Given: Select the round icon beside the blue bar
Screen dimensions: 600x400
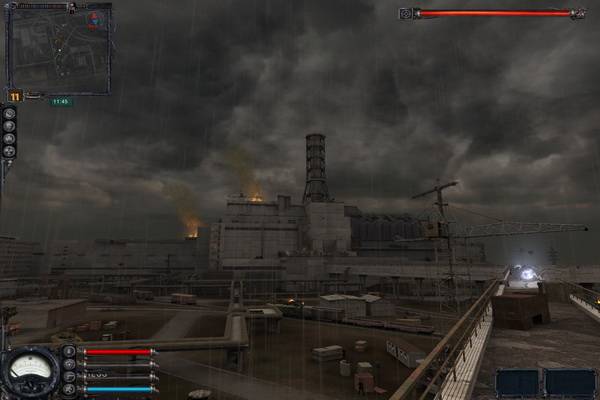Looking at the screenshot, I should (x=69, y=388).
